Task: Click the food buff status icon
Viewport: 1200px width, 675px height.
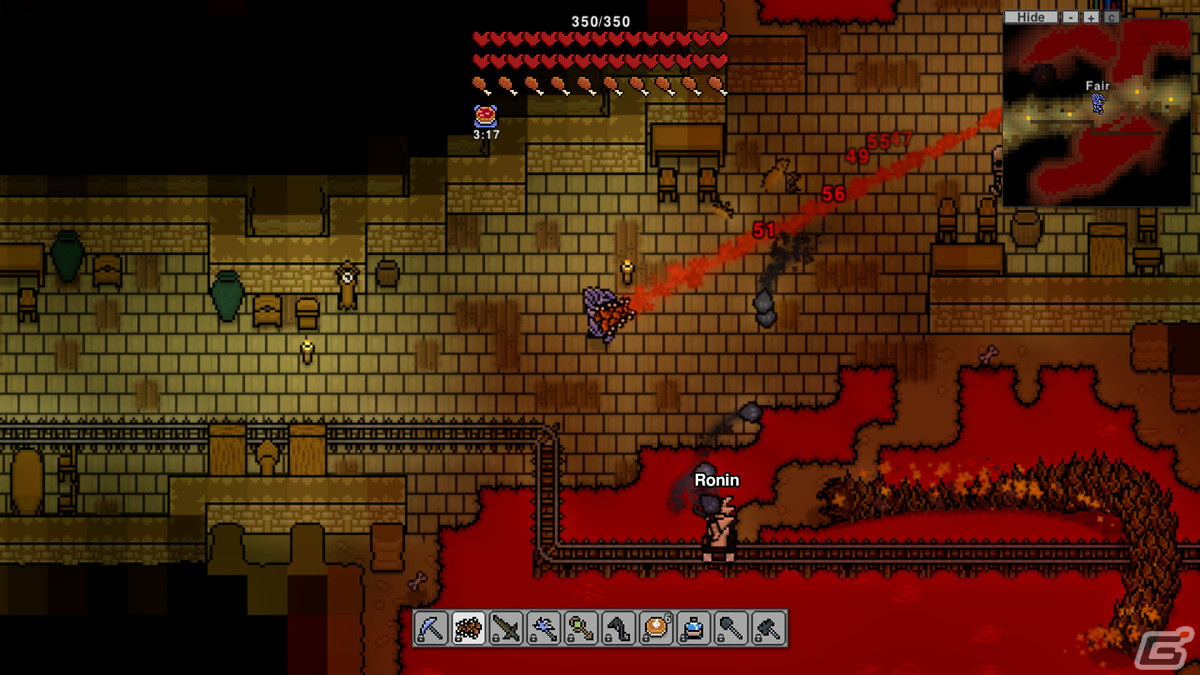Action: pyautogui.click(x=486, y=116)
